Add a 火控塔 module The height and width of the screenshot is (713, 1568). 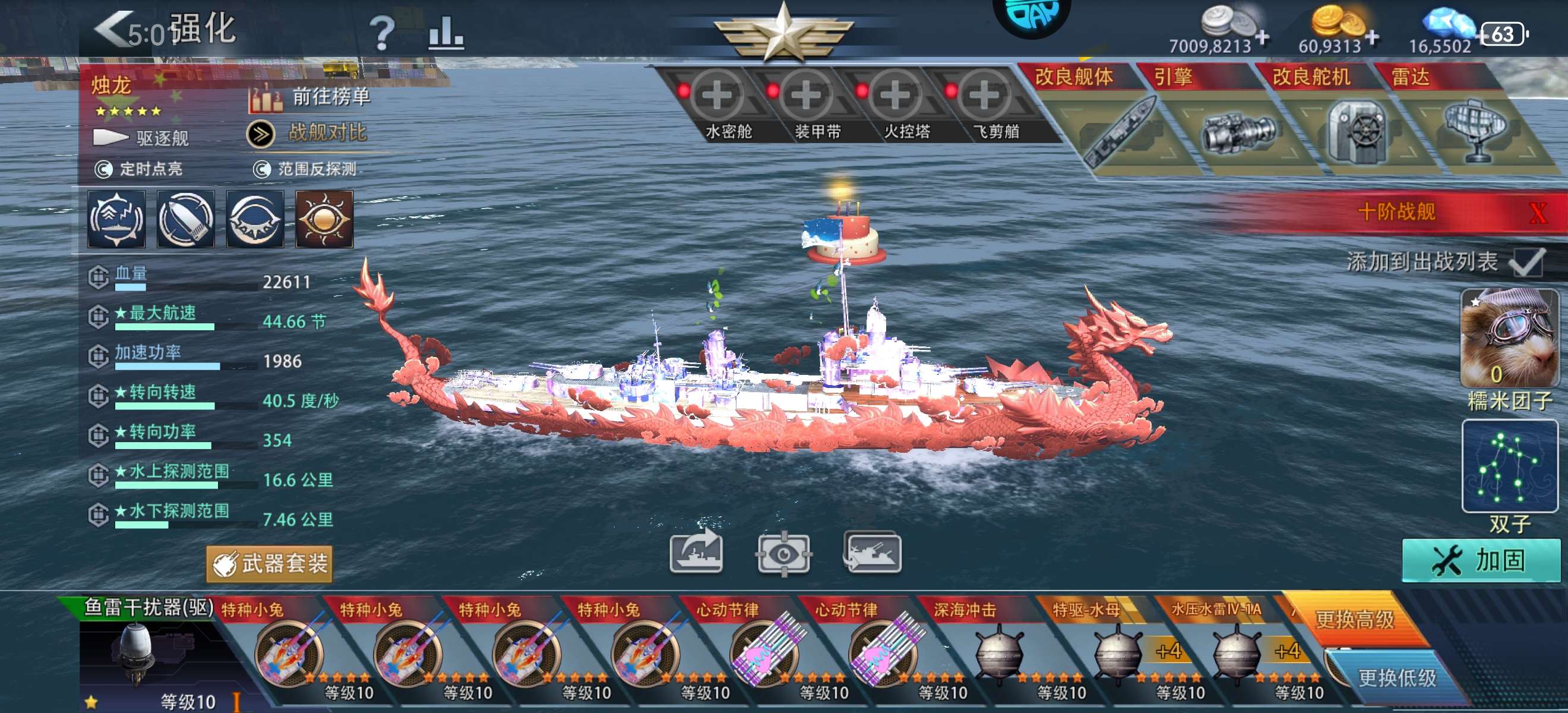pos(896,96)
